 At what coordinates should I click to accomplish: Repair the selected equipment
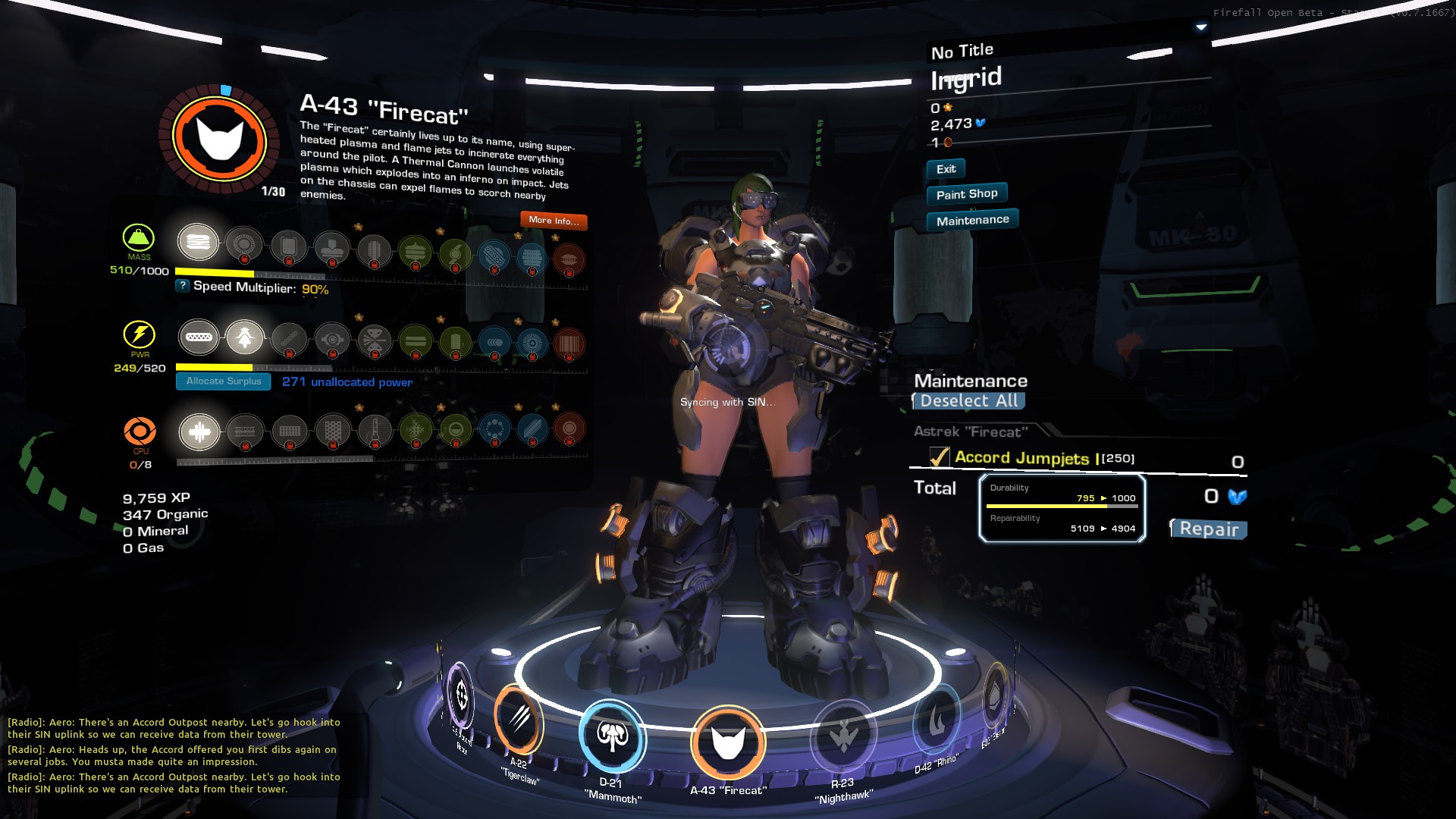point(1209,529)
